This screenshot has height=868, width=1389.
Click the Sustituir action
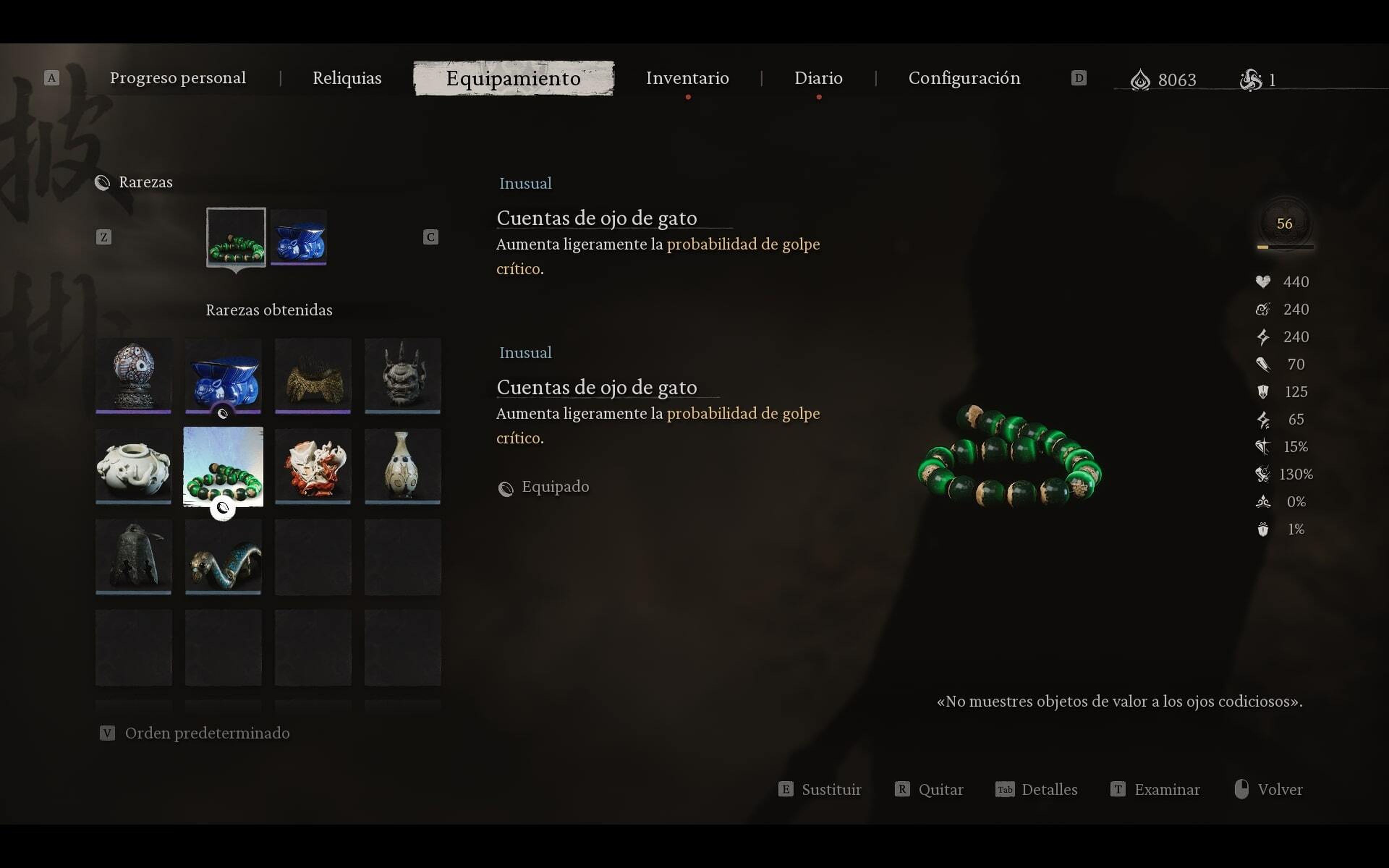[x=820, y=790]
